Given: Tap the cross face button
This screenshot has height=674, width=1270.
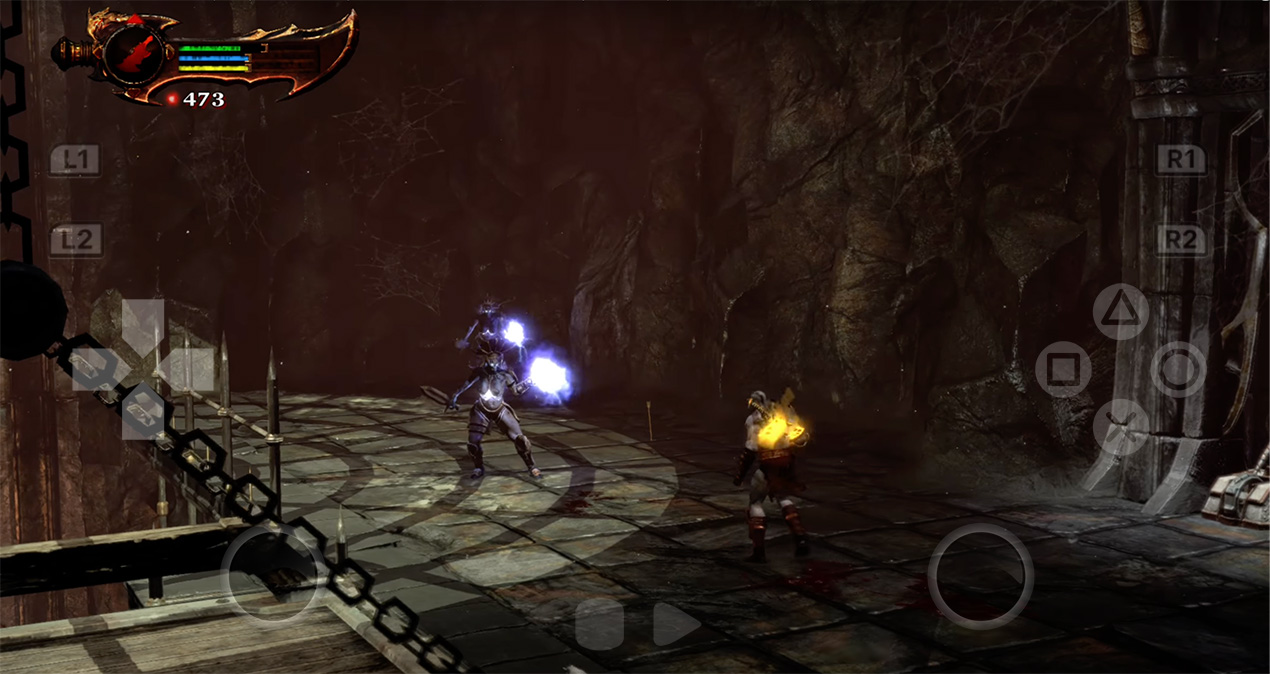Looking at the screenshot, I should coord(1121,427).
